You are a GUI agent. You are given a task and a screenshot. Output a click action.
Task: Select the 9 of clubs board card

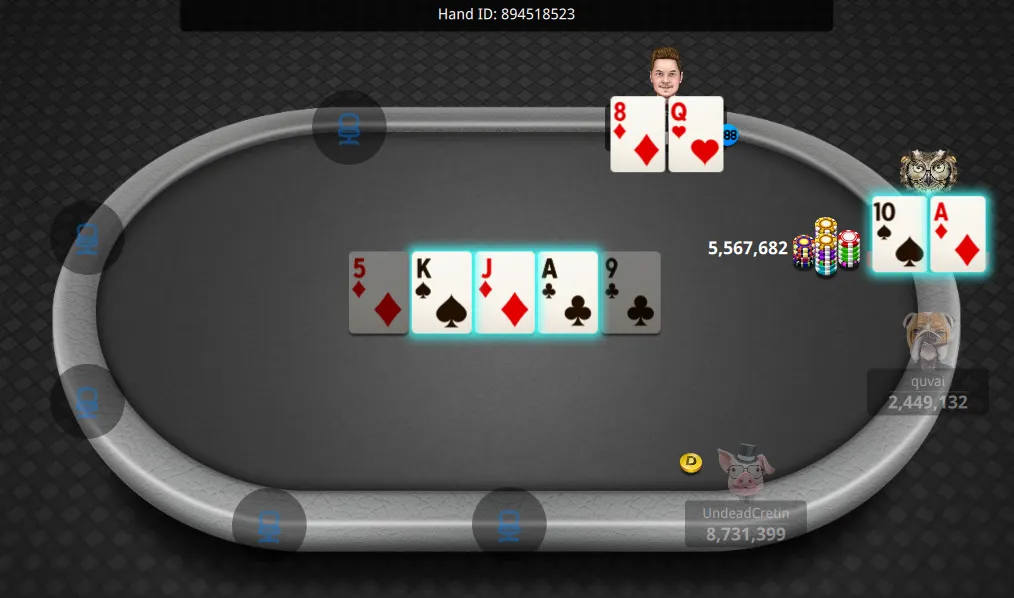[631, 292]
